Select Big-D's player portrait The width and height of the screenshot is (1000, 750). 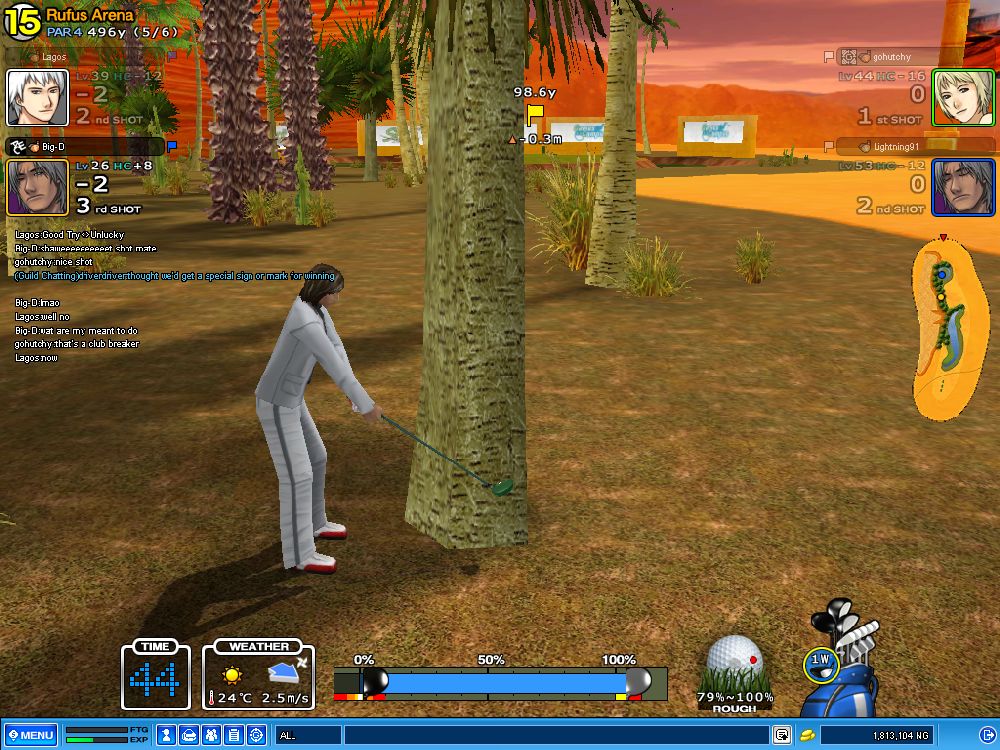click(x=37, y=187)
